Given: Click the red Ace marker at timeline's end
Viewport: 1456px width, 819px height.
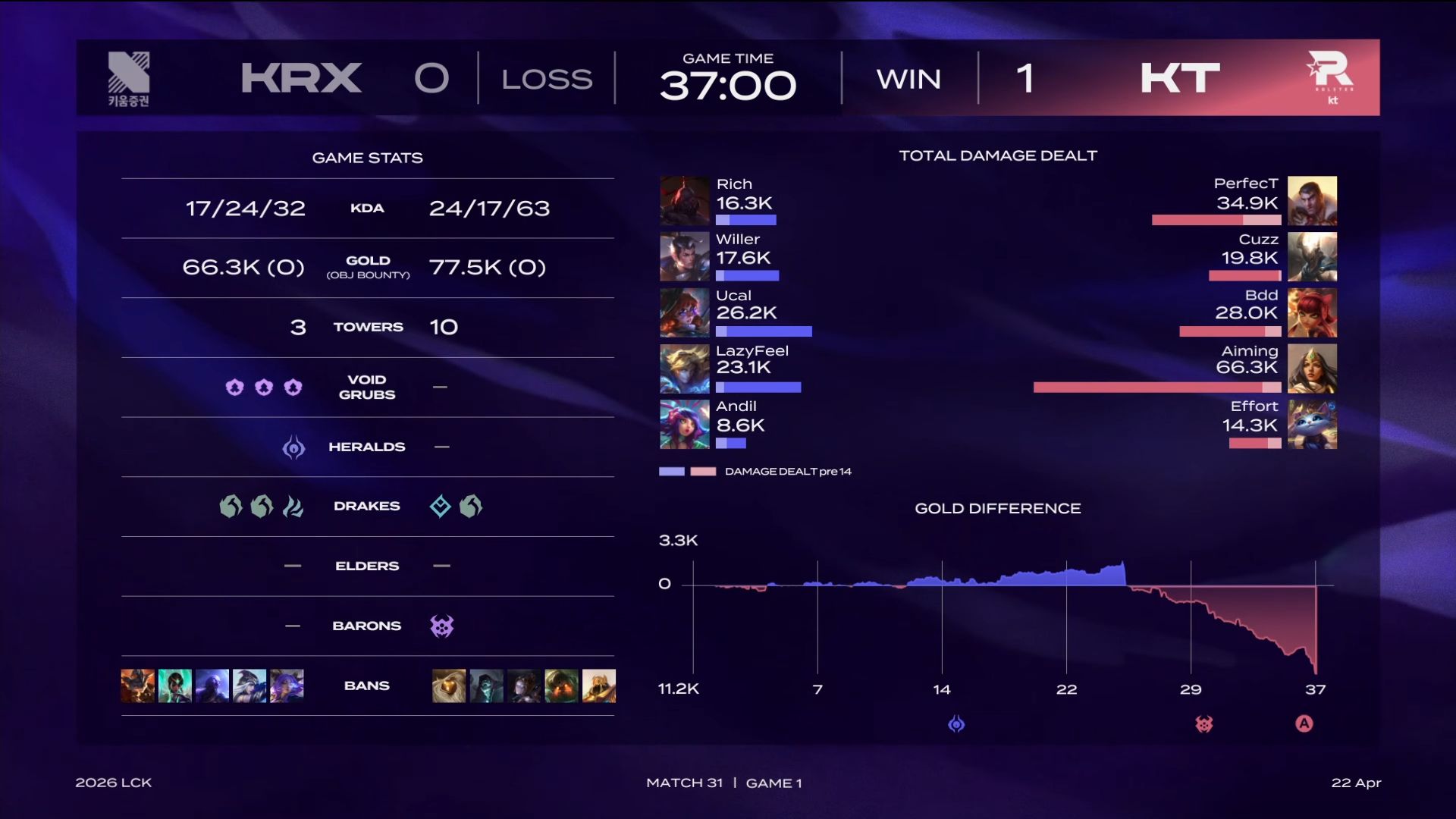Looking at the screenshot, I should tap(1304, 724).
